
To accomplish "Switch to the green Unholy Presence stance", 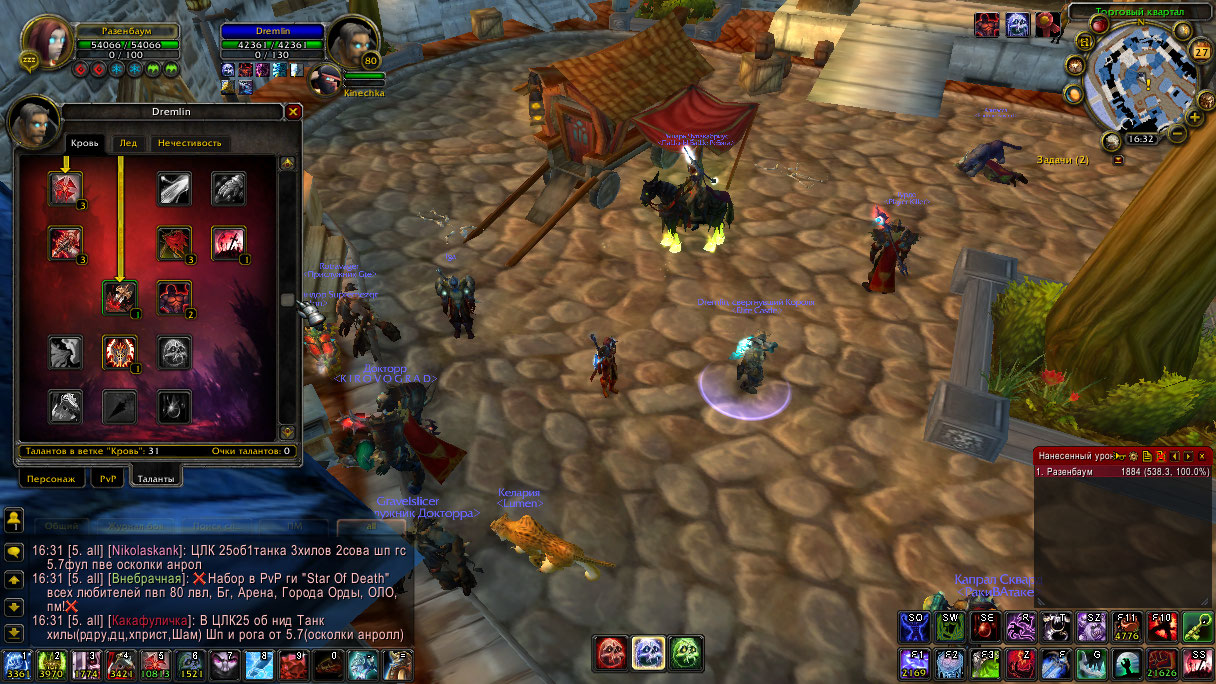I will click(x=685, y=653).
